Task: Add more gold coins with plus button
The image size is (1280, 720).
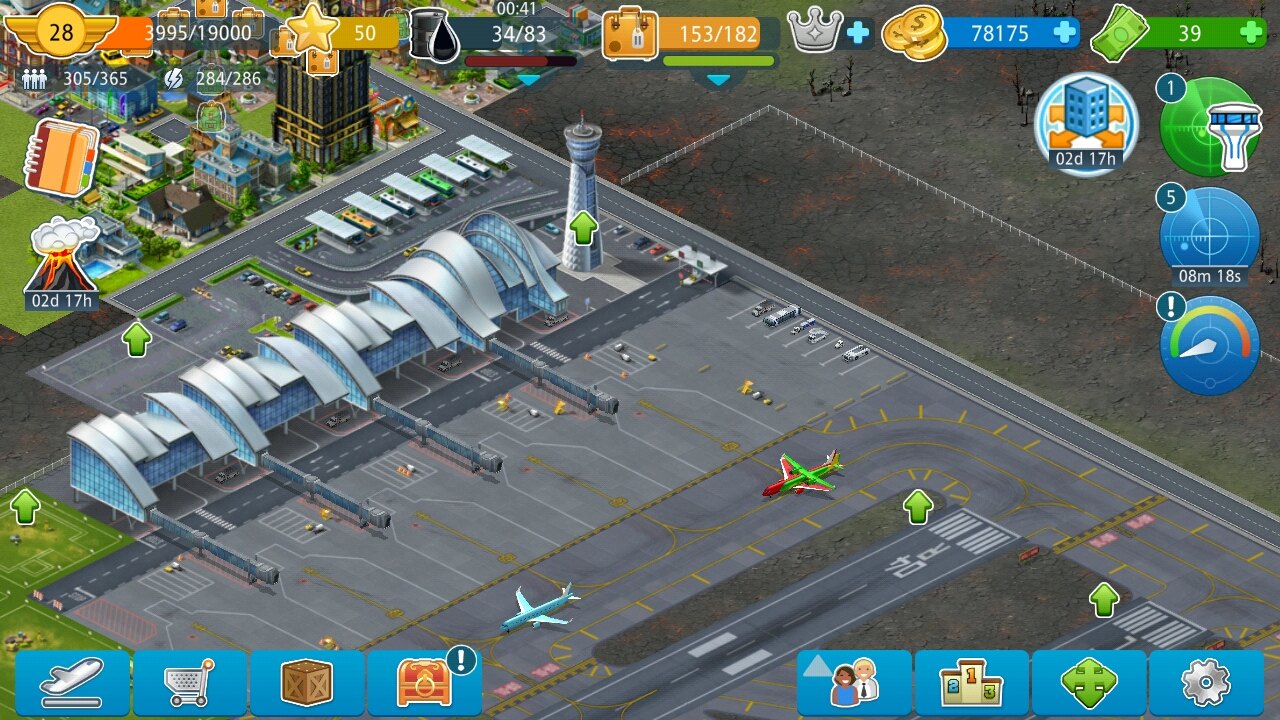Action: click(1064, 33)
